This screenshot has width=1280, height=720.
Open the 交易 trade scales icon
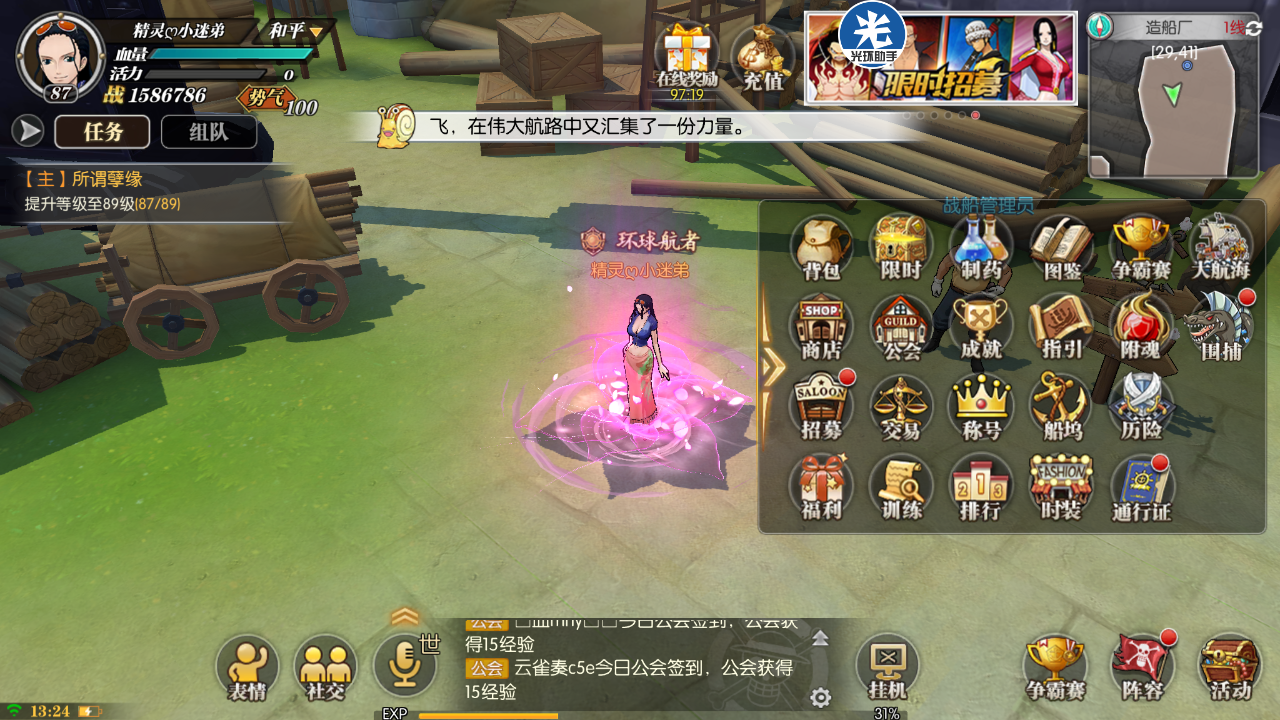coord(901,405)
